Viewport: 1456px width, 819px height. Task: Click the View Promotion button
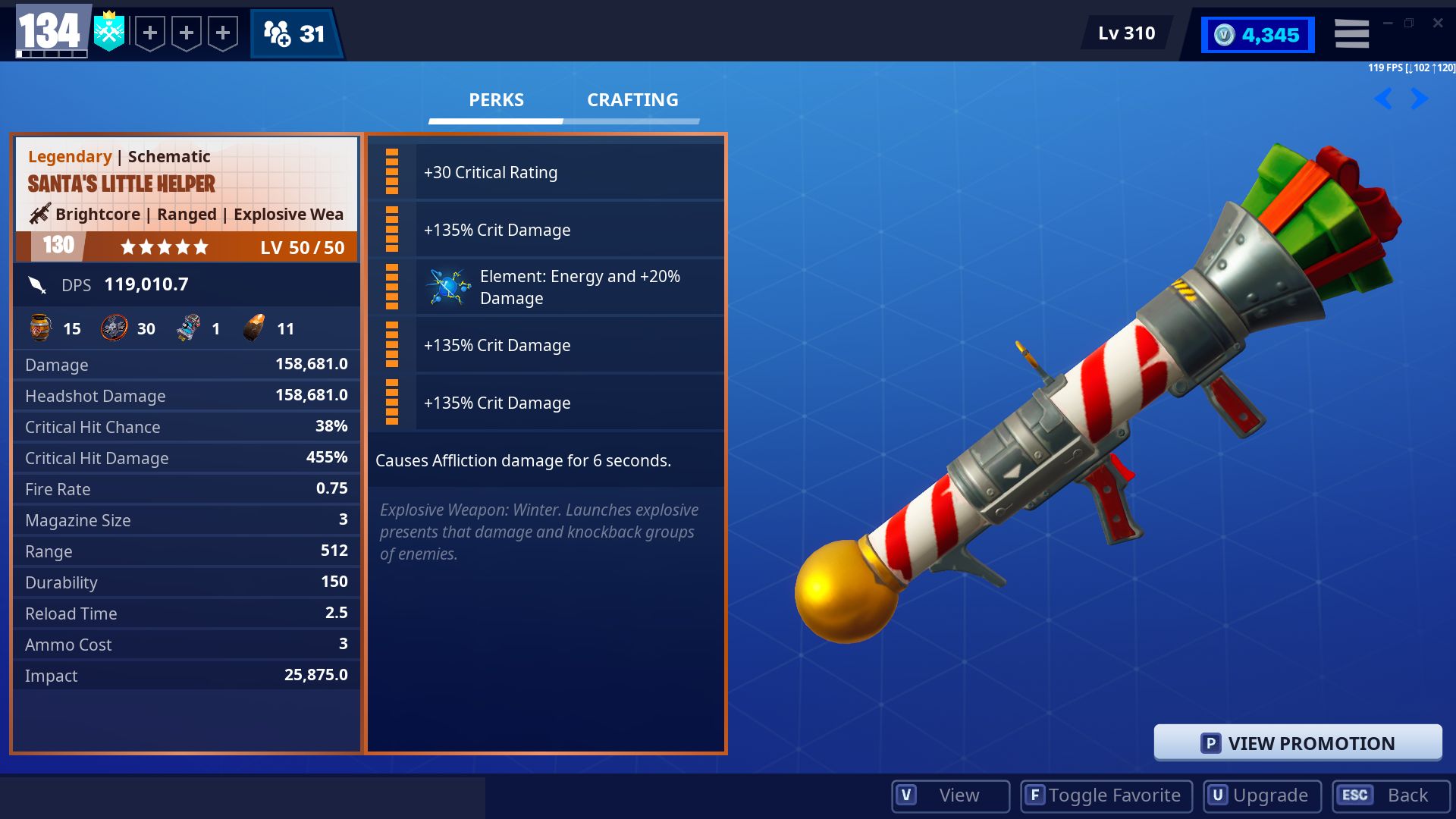(1300, 743)
